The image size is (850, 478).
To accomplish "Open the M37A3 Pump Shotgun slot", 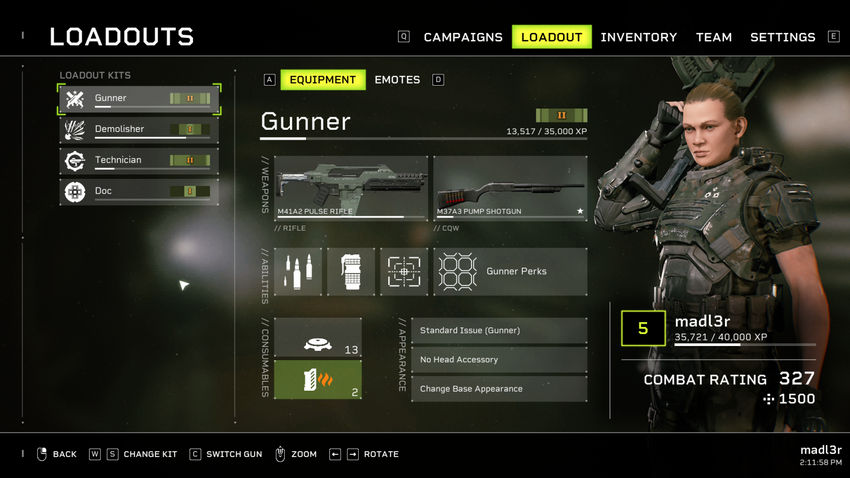I will [x=510, y=187].
